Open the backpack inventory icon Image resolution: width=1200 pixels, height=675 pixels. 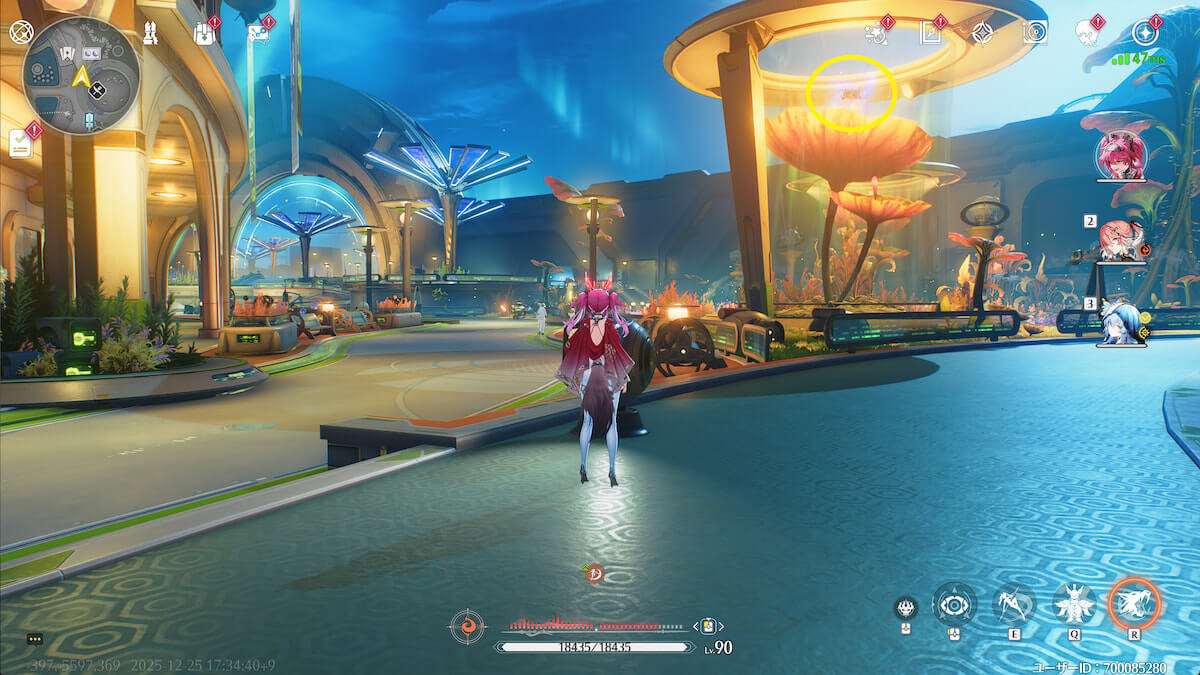point(204,33)
